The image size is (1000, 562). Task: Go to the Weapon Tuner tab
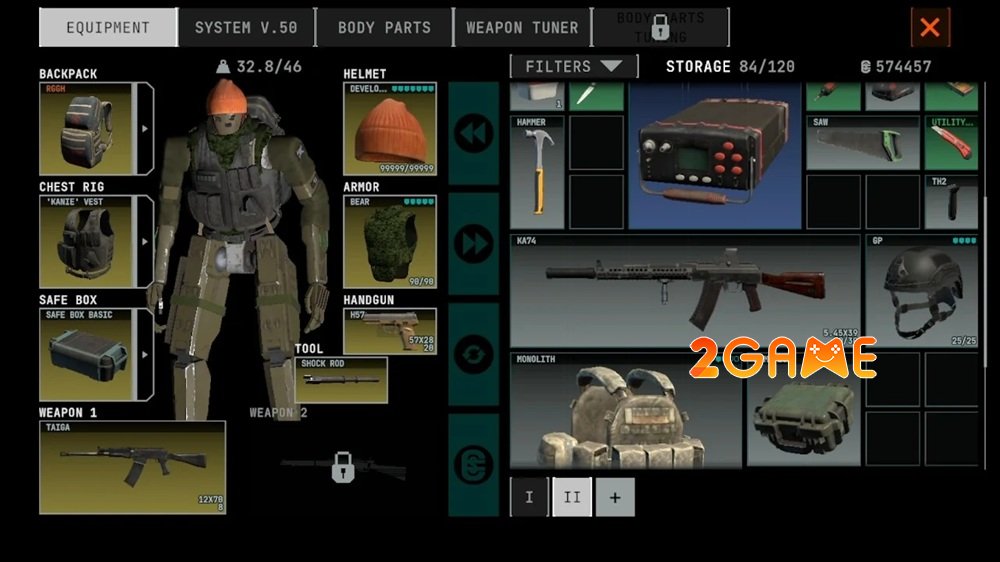point(522,28)
